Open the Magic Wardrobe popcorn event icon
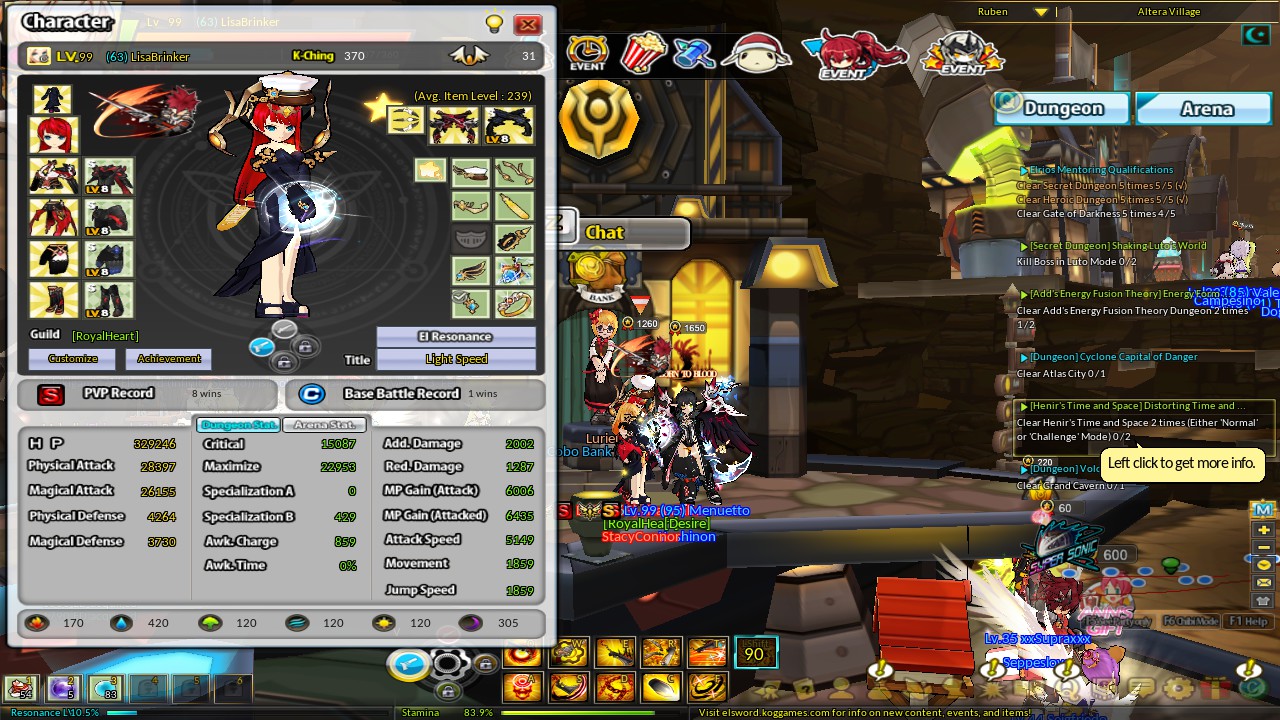This screenshot has height=720, width=1280. click(x=645, y=51)
